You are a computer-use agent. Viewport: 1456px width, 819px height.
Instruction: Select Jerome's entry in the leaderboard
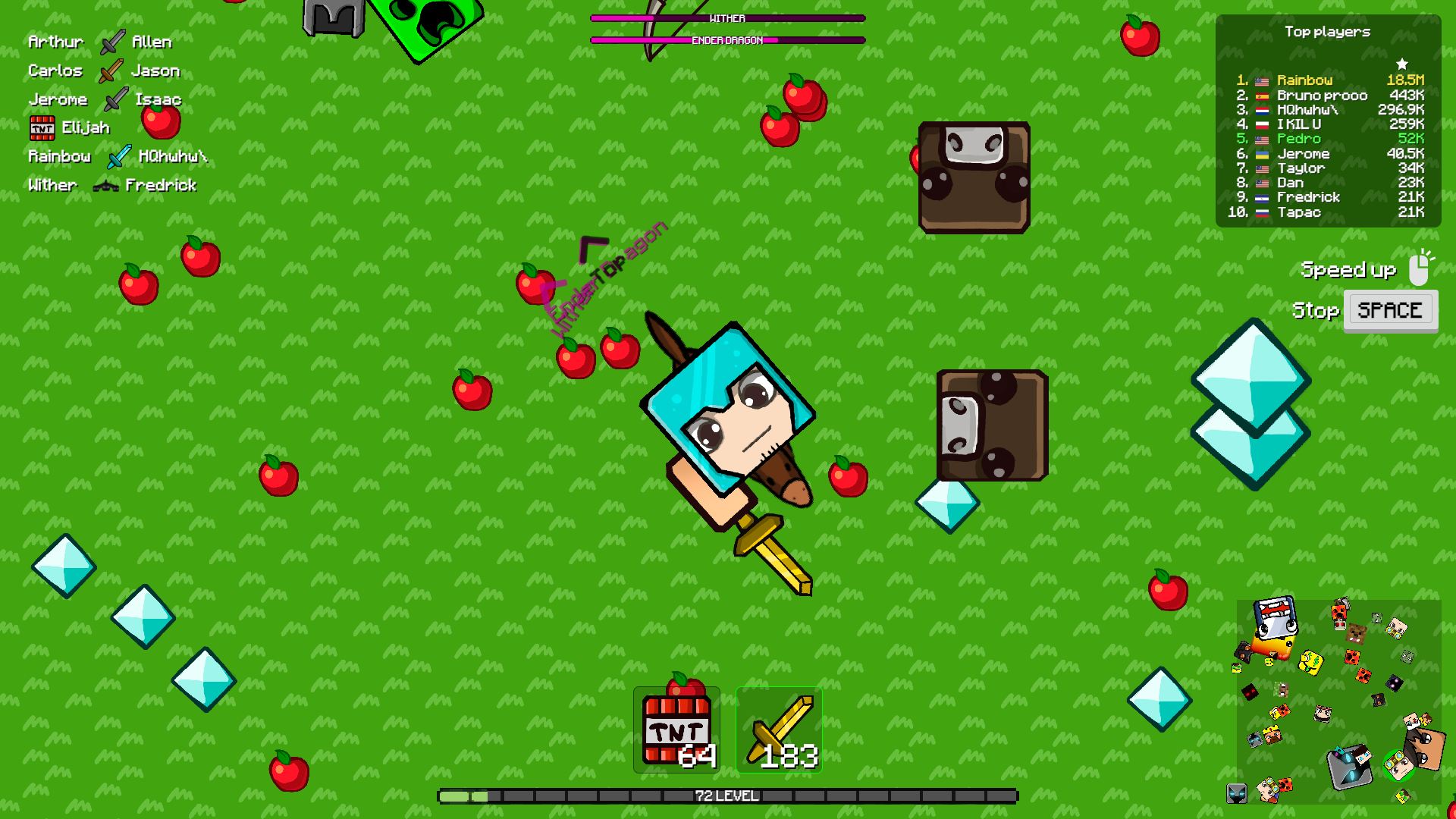1304,153
